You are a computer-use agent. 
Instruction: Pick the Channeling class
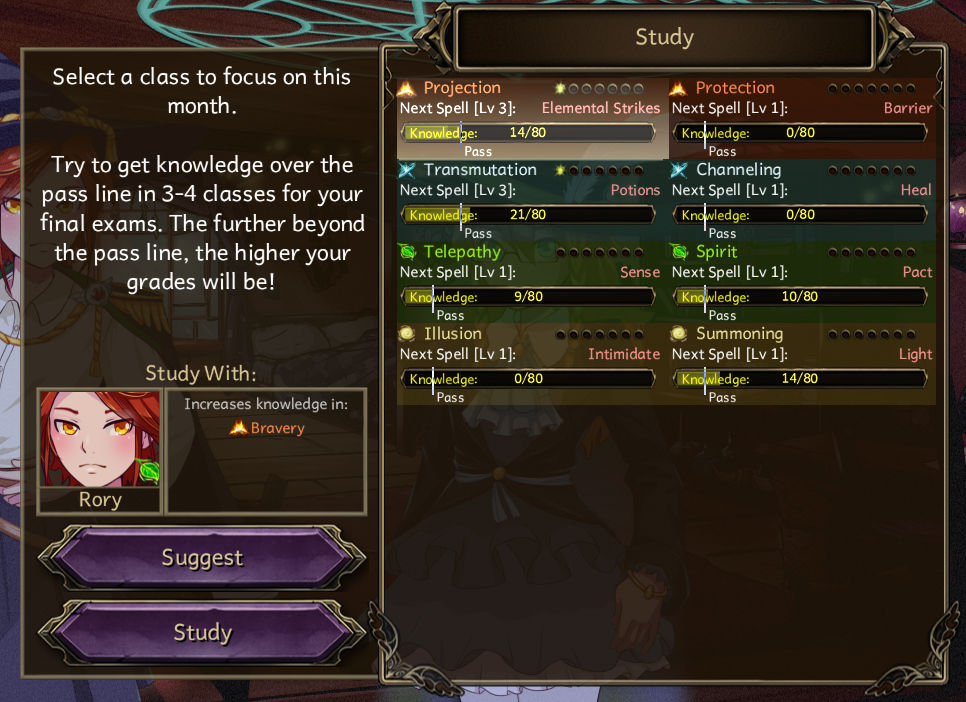[803, 200]
